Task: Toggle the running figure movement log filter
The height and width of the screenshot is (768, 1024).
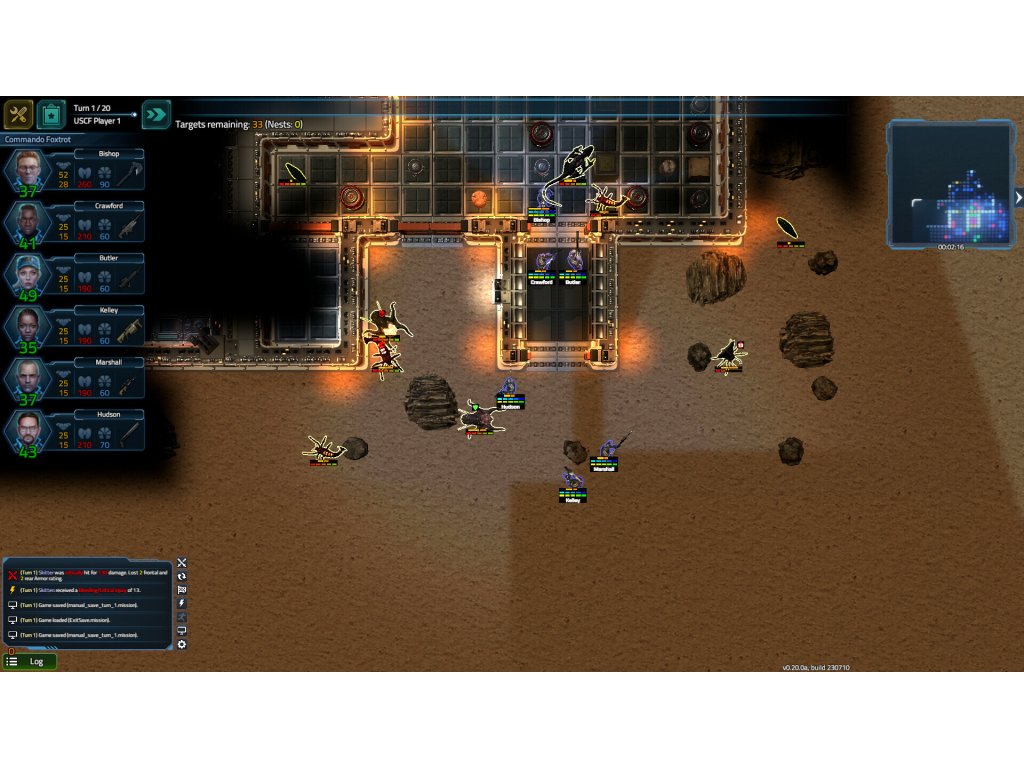Action: (x=182, y=617)
